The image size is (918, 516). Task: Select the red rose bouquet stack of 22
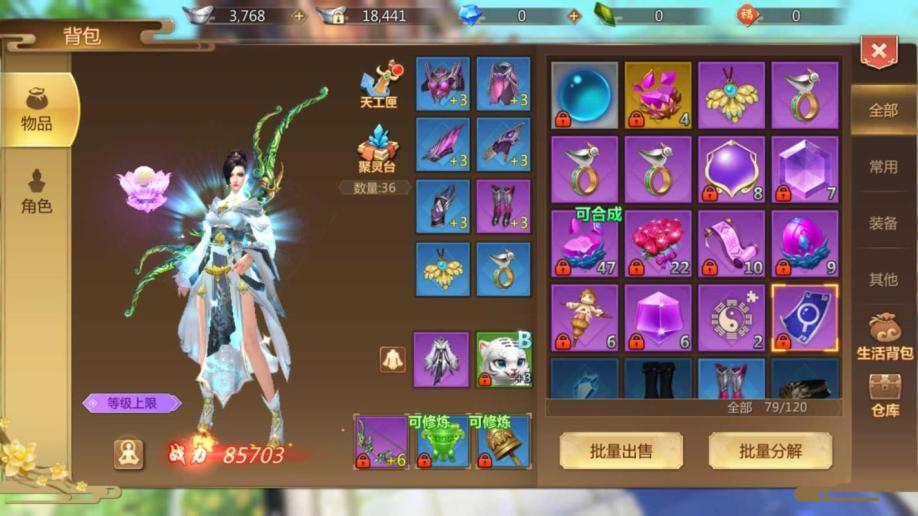[658, 243]
